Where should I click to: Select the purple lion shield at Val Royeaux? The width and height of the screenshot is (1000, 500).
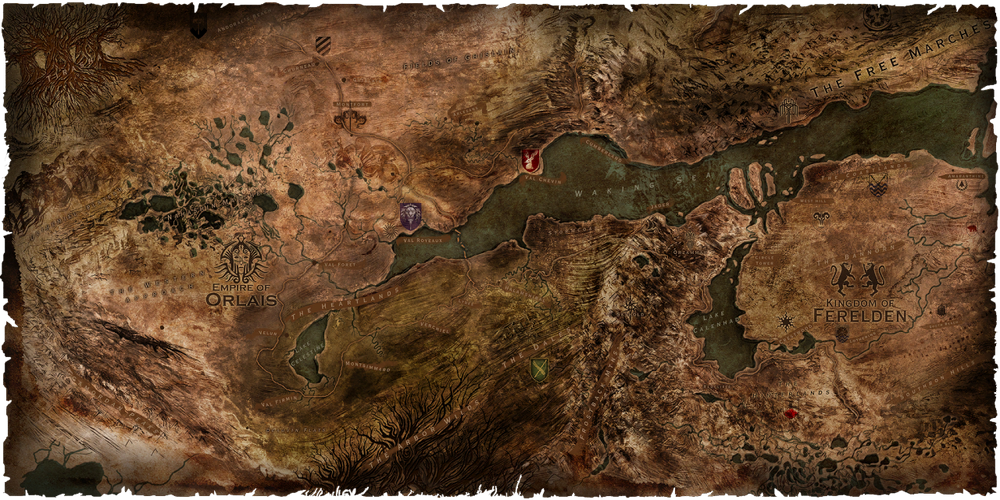[x=410, y=216]
